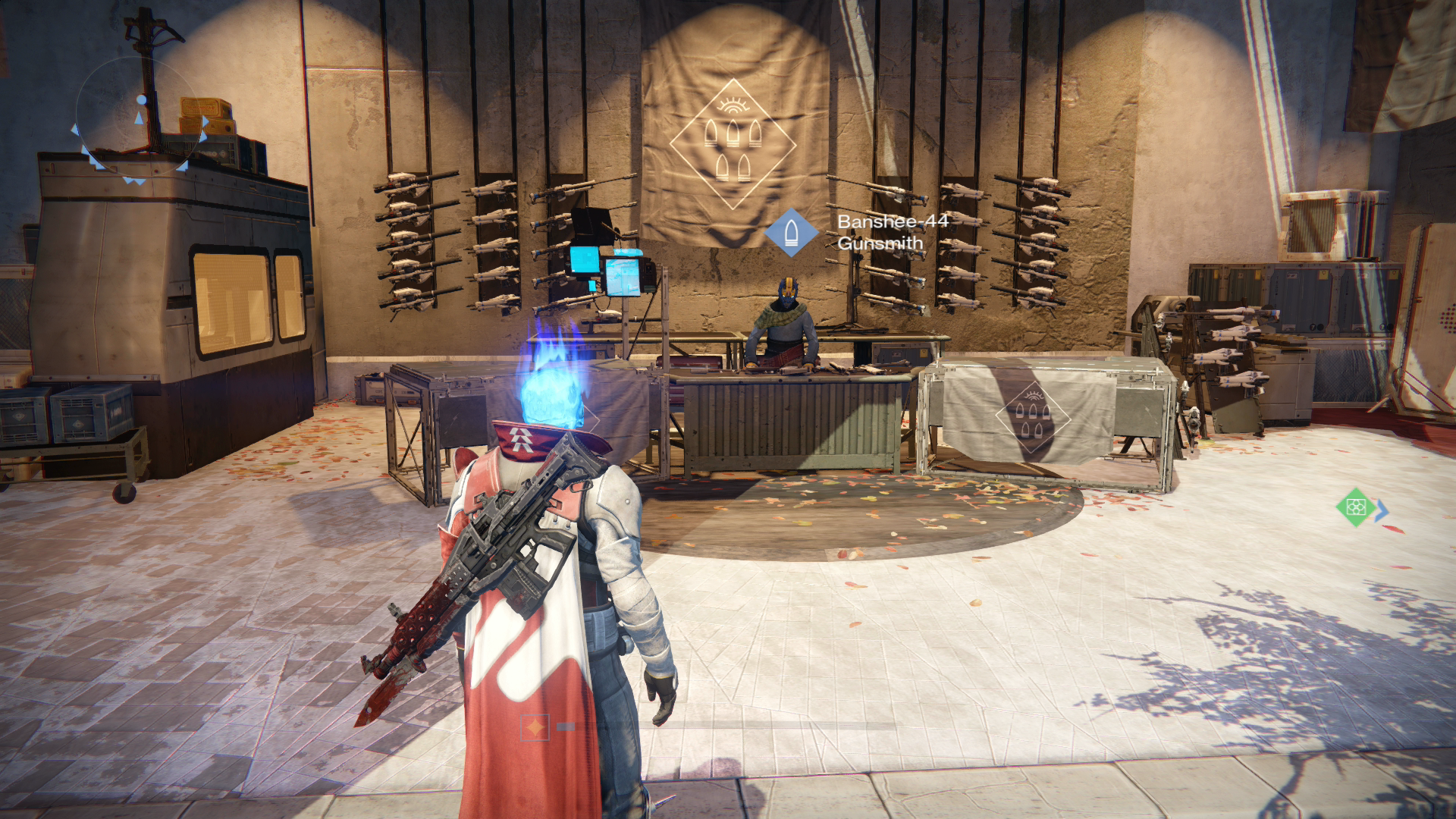Click the green diamond vendor waypoint
Screen dimensions: 1456x819
[x=1356, y=507]
